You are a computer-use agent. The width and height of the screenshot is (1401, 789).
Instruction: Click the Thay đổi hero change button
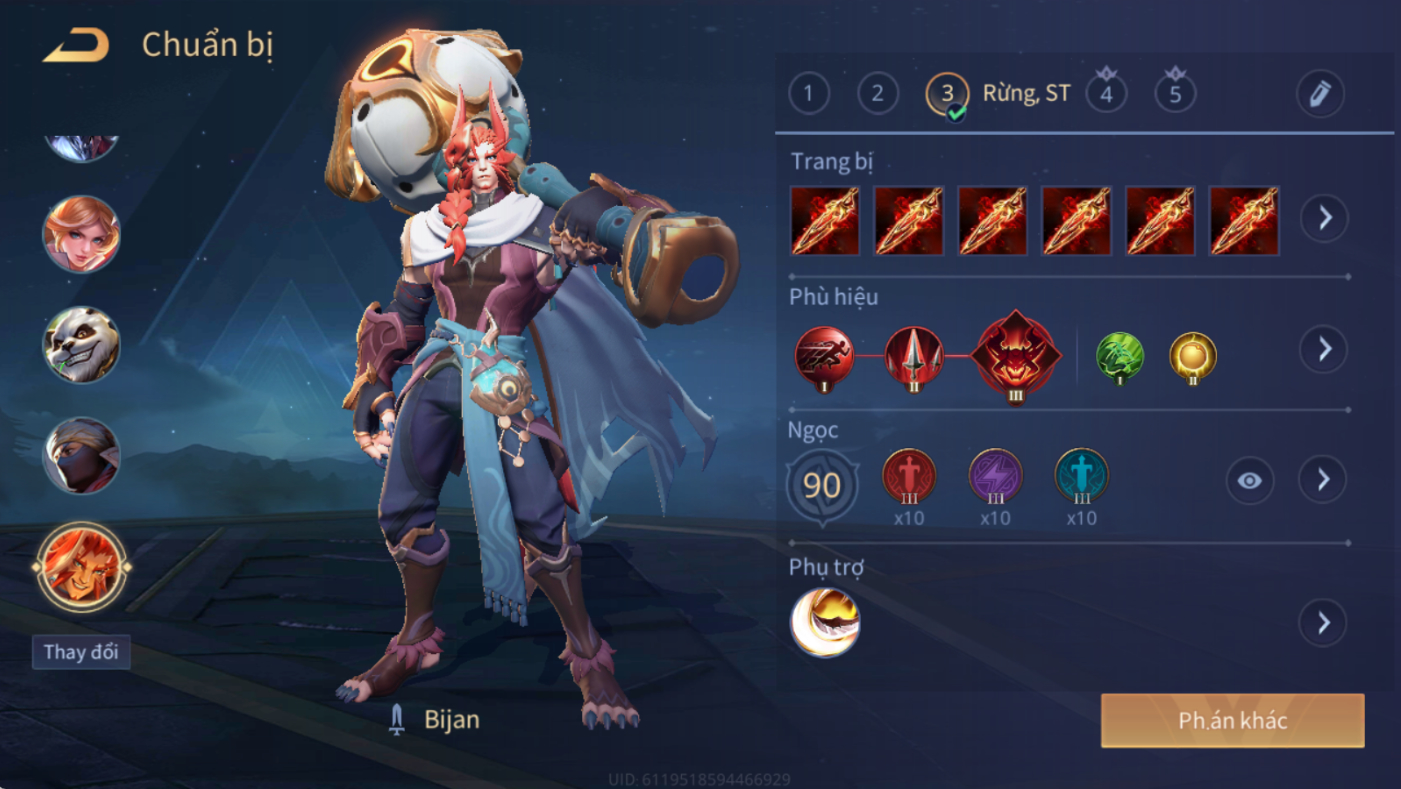point(81,652)
